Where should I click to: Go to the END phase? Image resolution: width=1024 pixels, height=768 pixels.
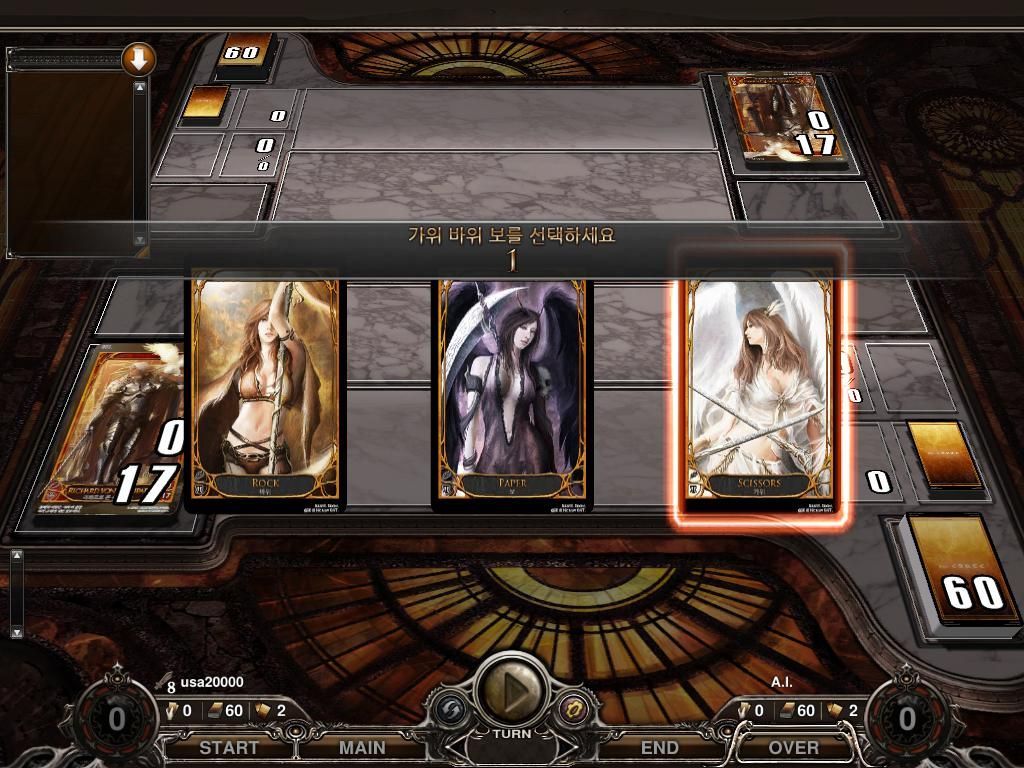tap(659, 747)
